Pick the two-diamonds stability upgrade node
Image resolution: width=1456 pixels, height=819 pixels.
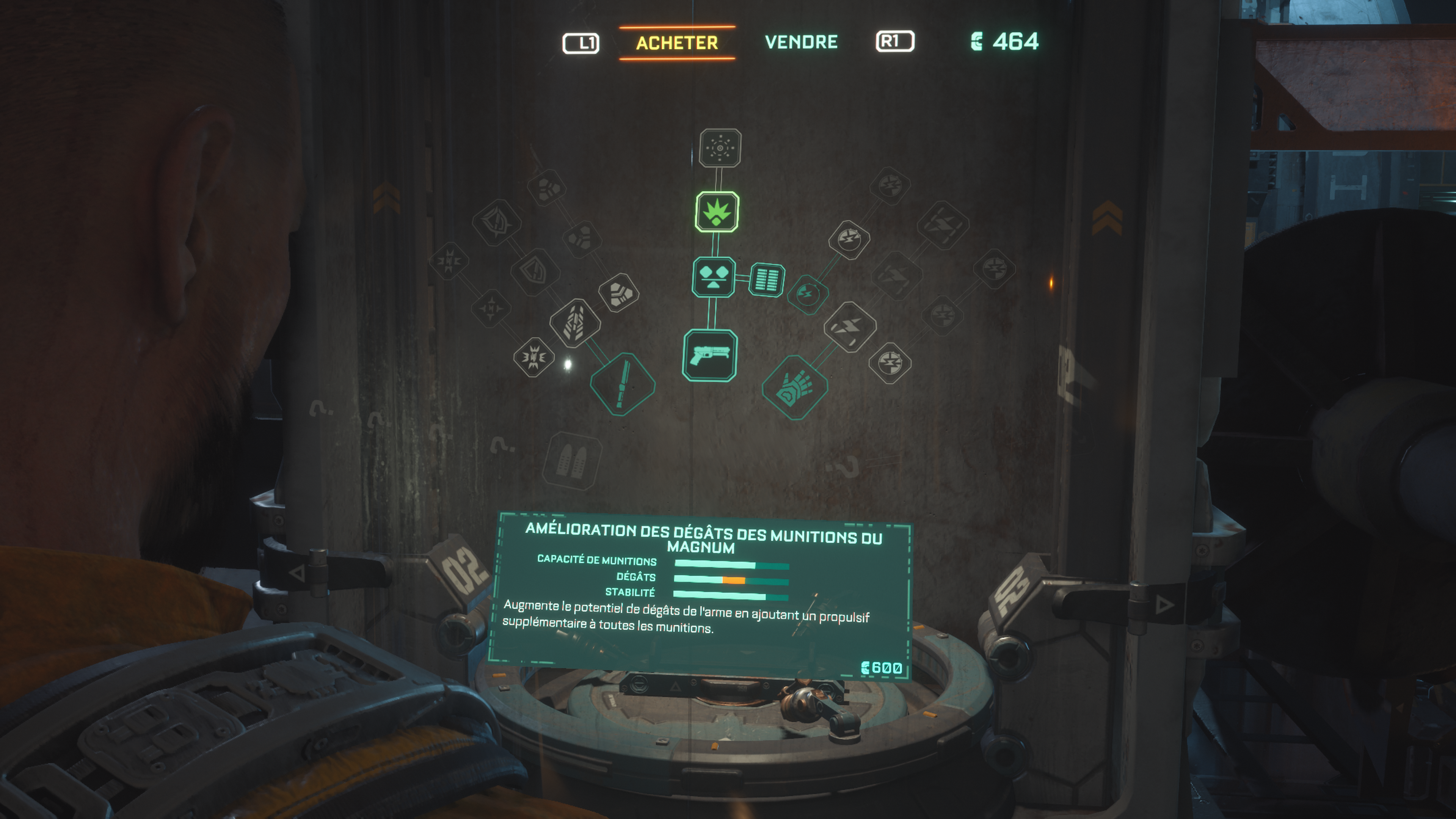(713, 277)
